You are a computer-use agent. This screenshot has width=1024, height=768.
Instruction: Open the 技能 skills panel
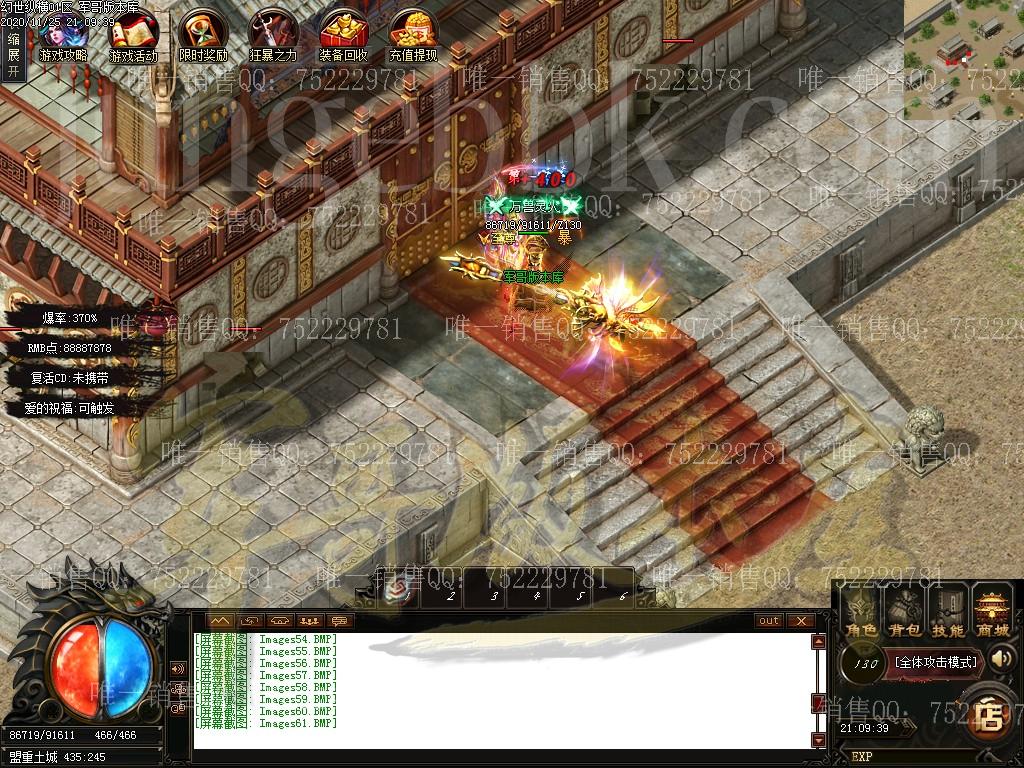[947, 612]
